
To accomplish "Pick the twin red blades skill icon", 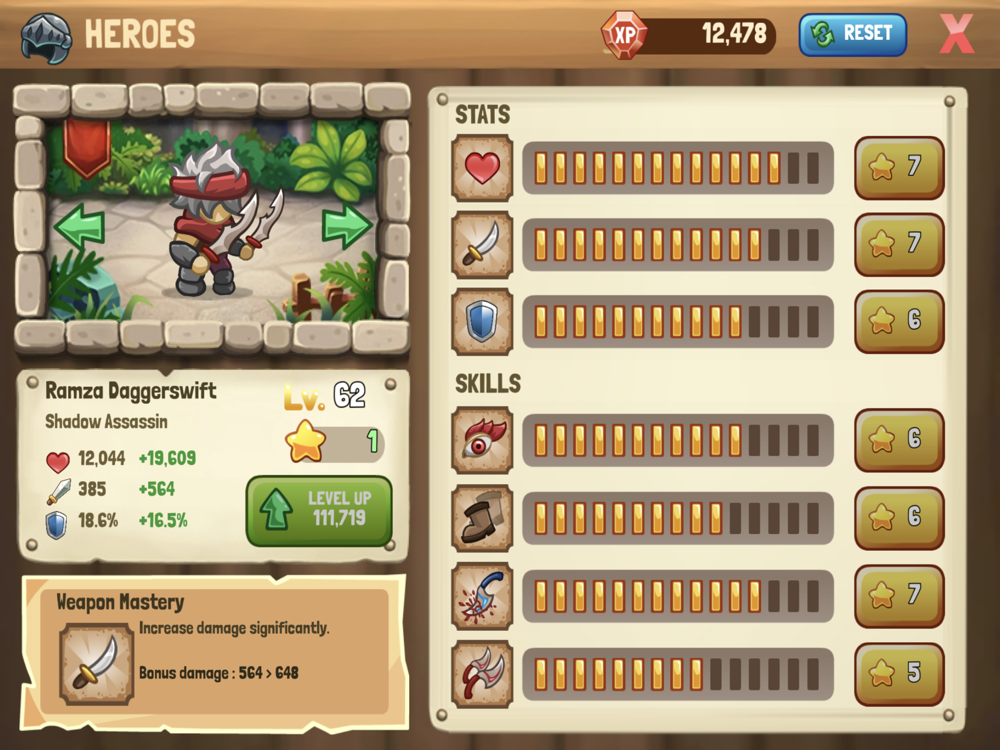I will [482, 673].
